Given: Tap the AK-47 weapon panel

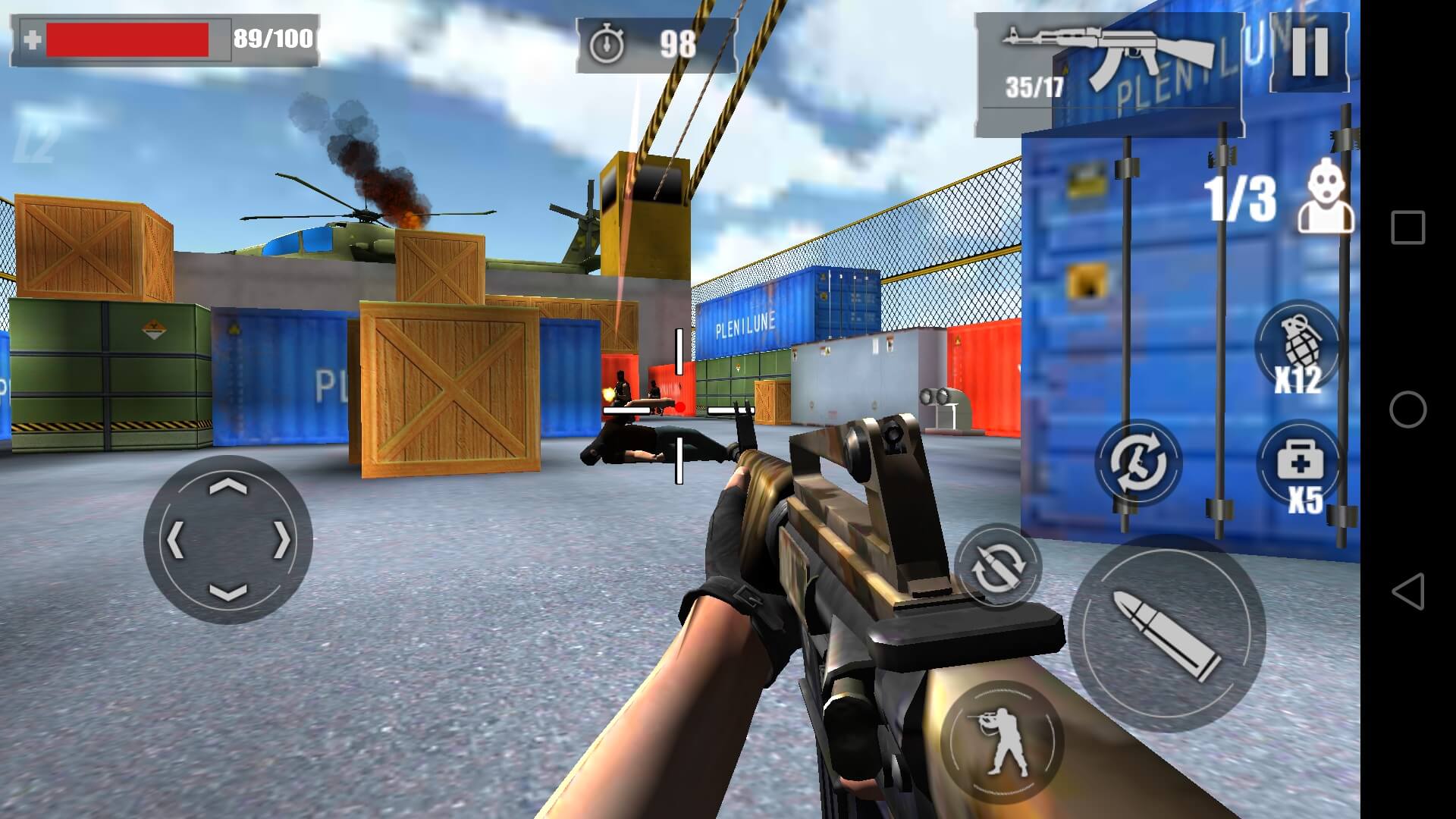Looking at the screenshot, I should (1108, 74).
